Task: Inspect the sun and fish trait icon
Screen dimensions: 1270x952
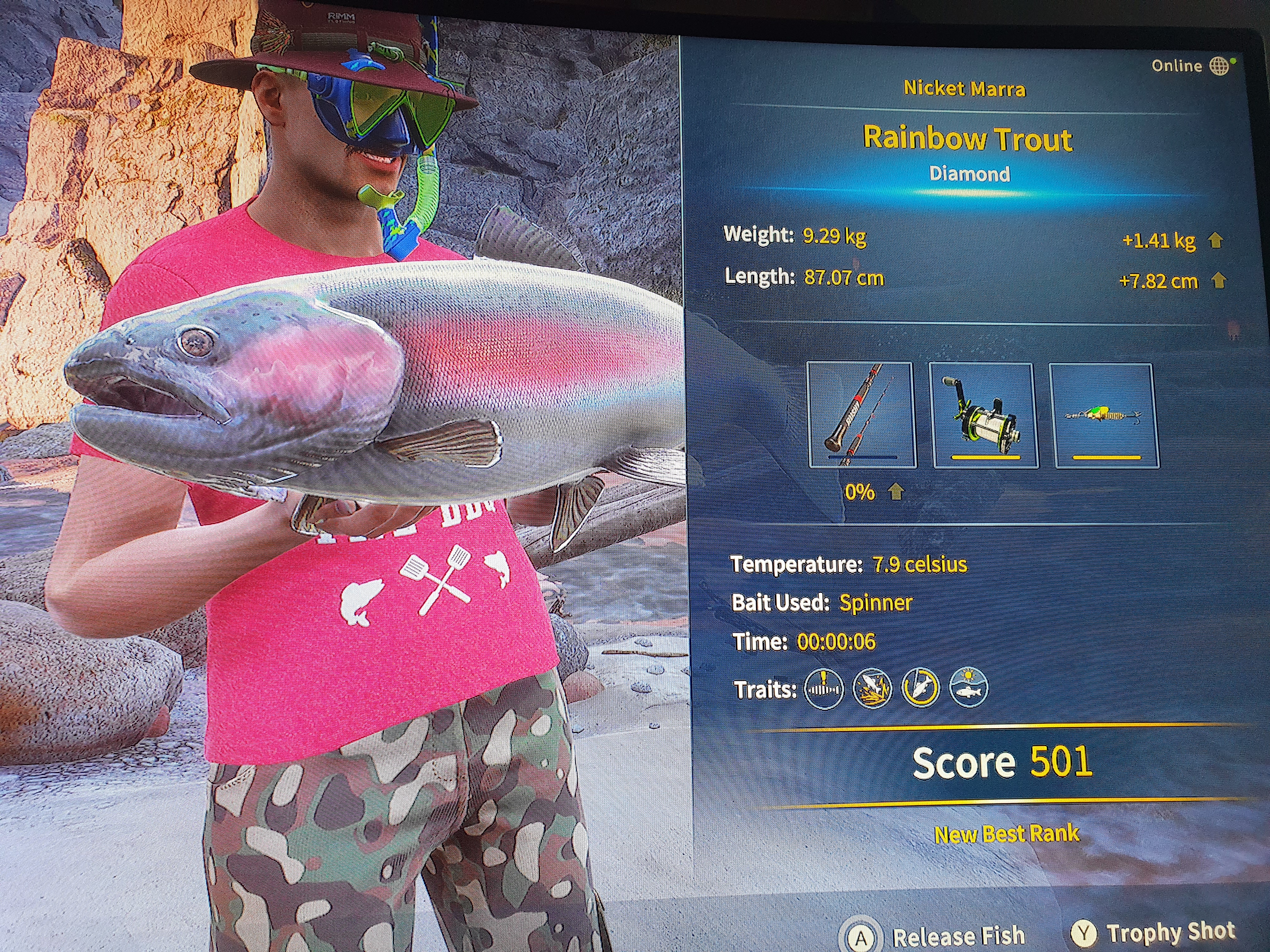Action: [x=969, y=687]
